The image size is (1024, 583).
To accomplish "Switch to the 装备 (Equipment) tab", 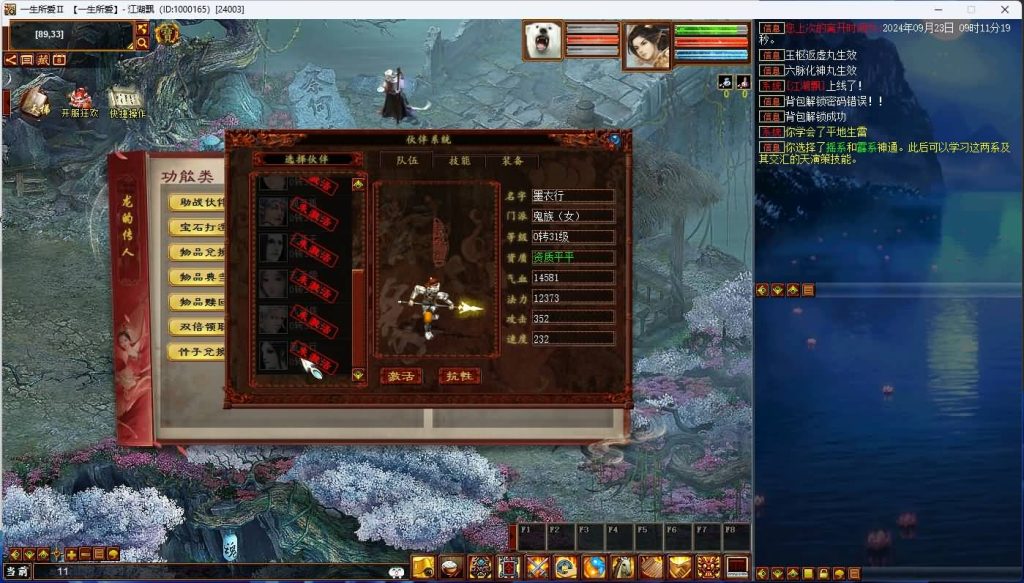I will (512, 160).
